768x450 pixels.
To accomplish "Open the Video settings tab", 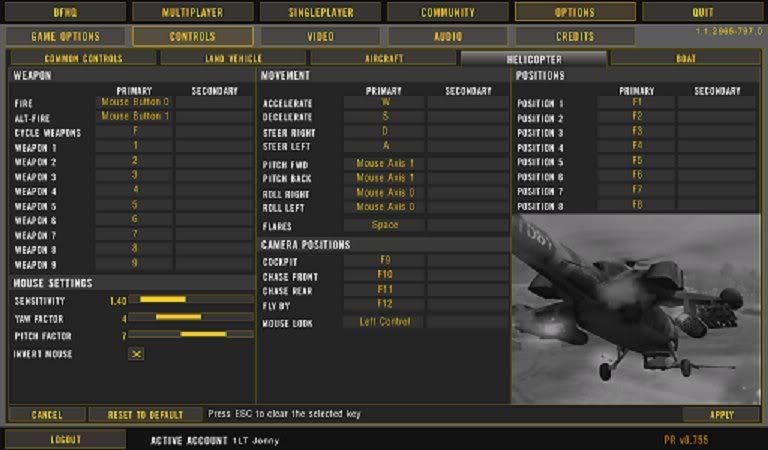I will click(320, 36).
